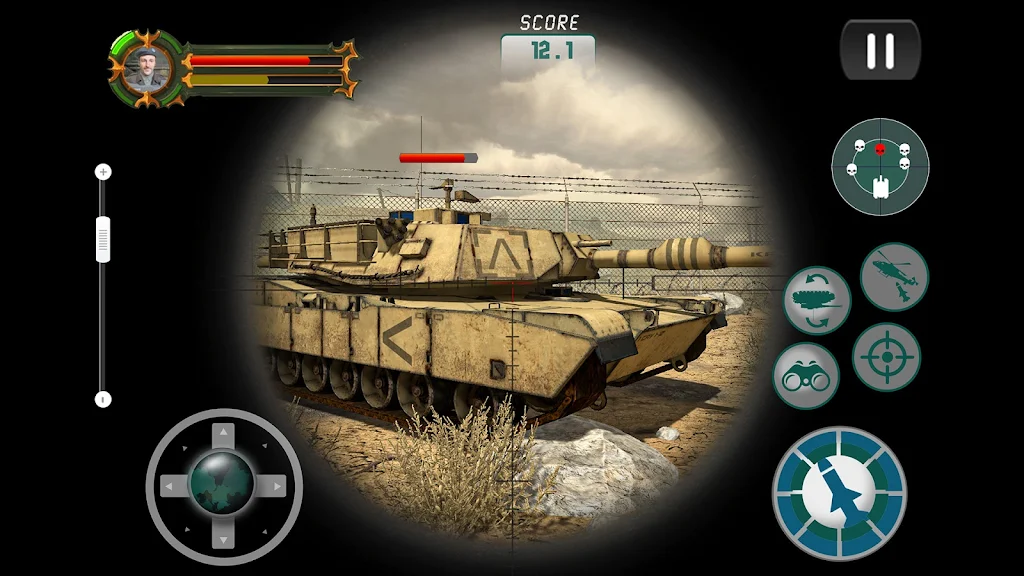Viewport: 1024px width, 576px height.
Task: Activate the tank rotate button
Action: coord(817,300)
